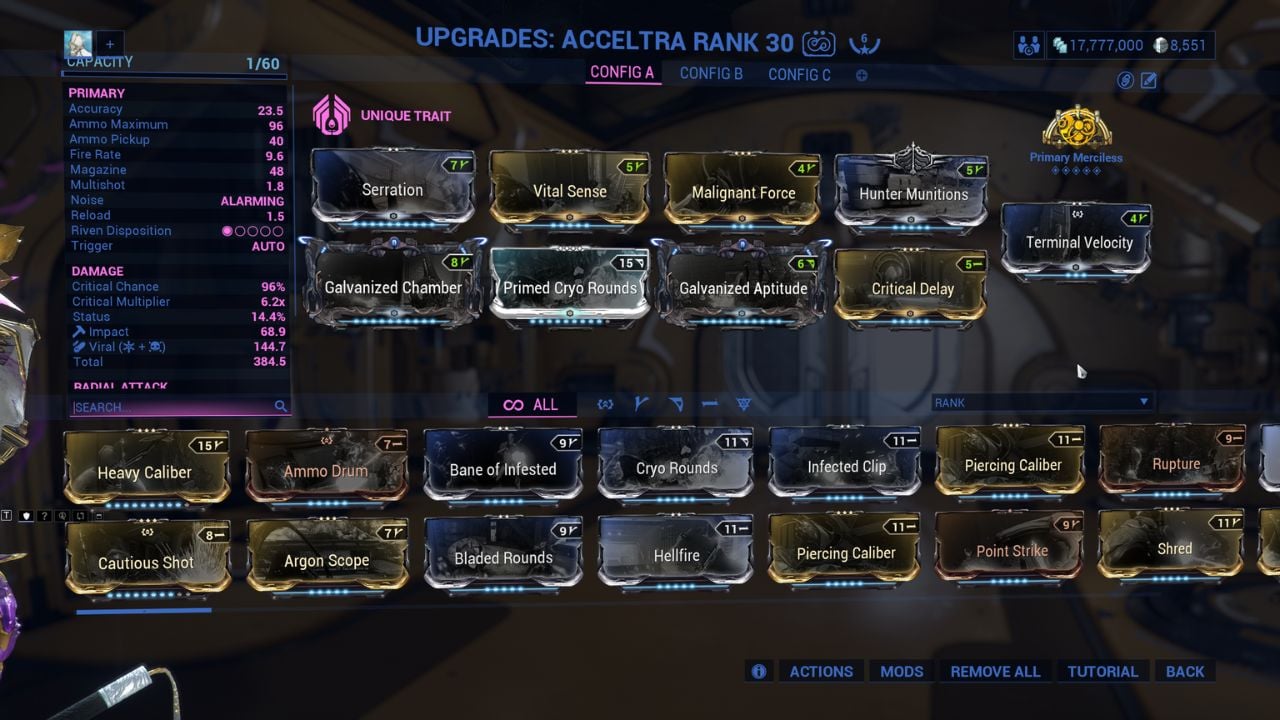This screenshot has height=720, width=1280.
Task: Select the Naramon dash polarity filter icon
Action: pyautogui.click(x=710, y=403)
